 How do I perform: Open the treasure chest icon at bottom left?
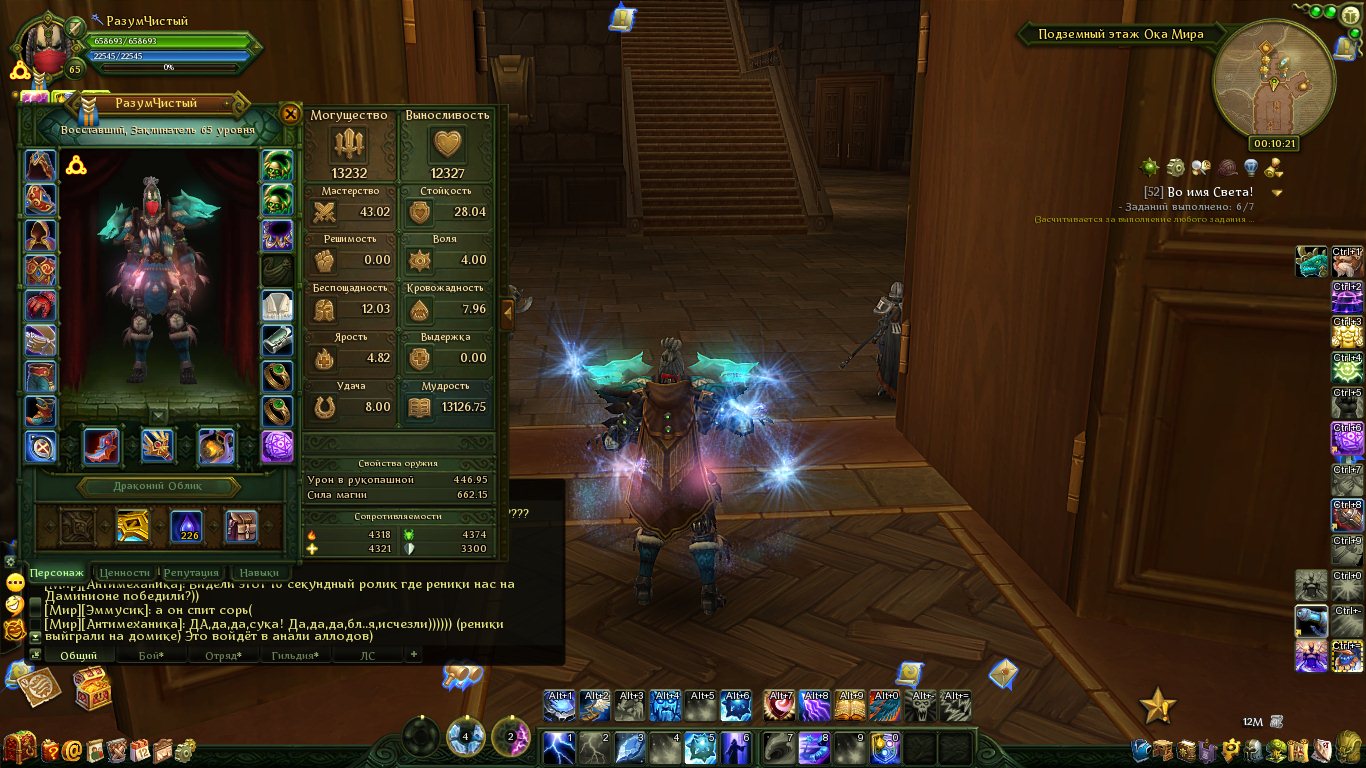coord(92,688)
